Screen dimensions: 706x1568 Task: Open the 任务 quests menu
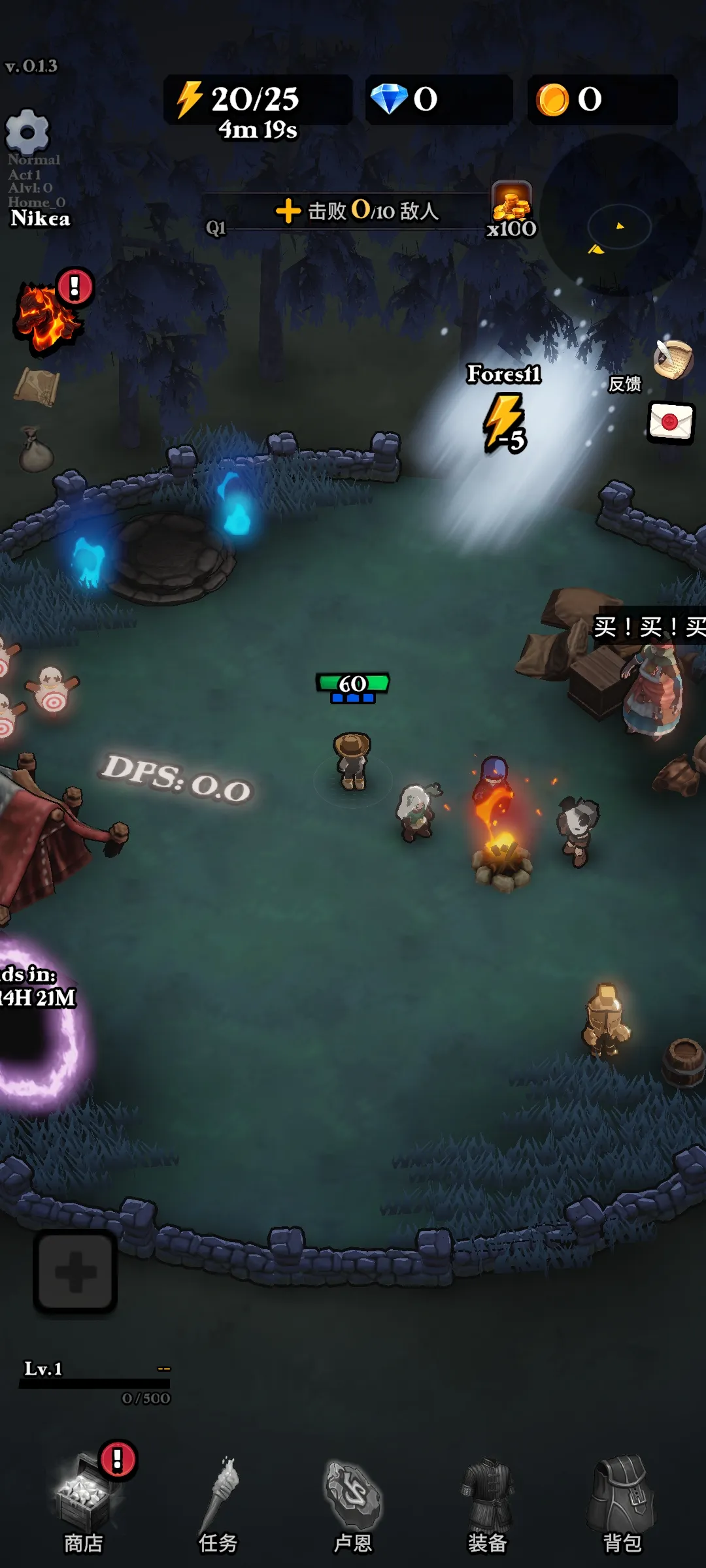pyautogui.click(x=218, y=1503)
